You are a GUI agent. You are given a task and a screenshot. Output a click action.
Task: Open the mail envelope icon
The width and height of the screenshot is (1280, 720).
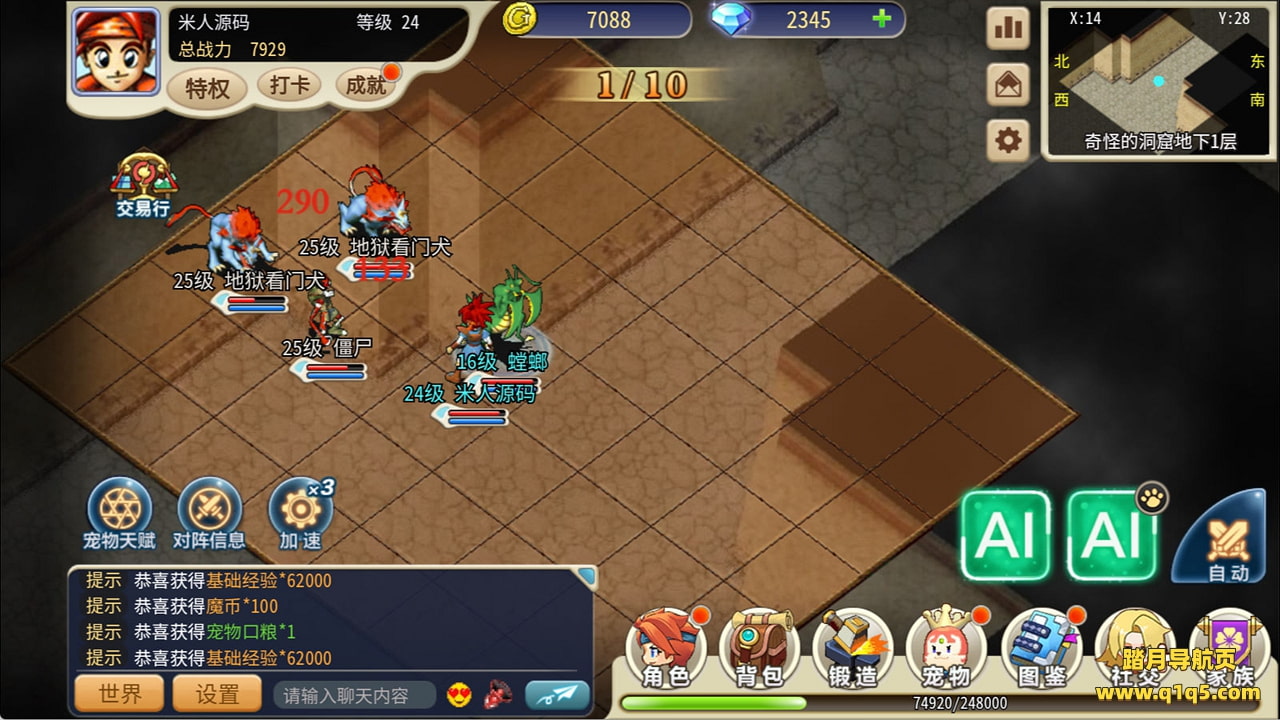point(1008,85)
